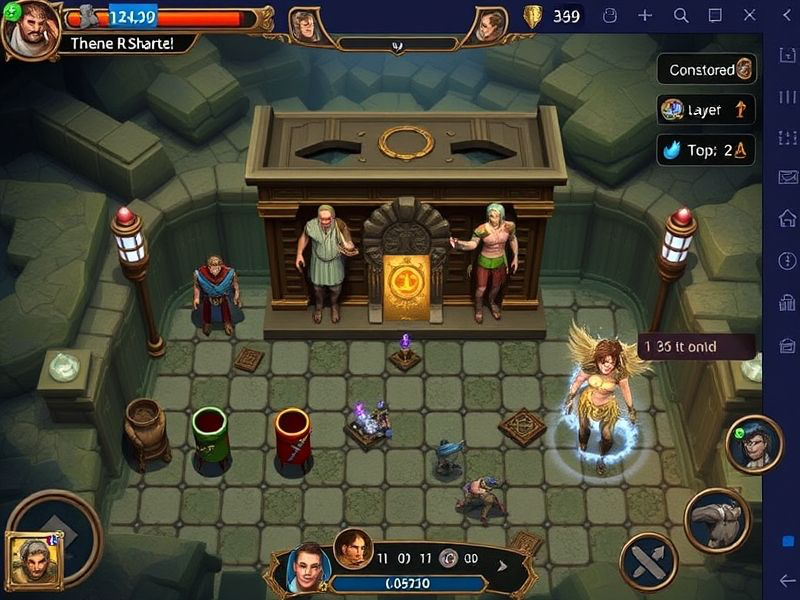Close the emulator window with the X

click(750, 16)
